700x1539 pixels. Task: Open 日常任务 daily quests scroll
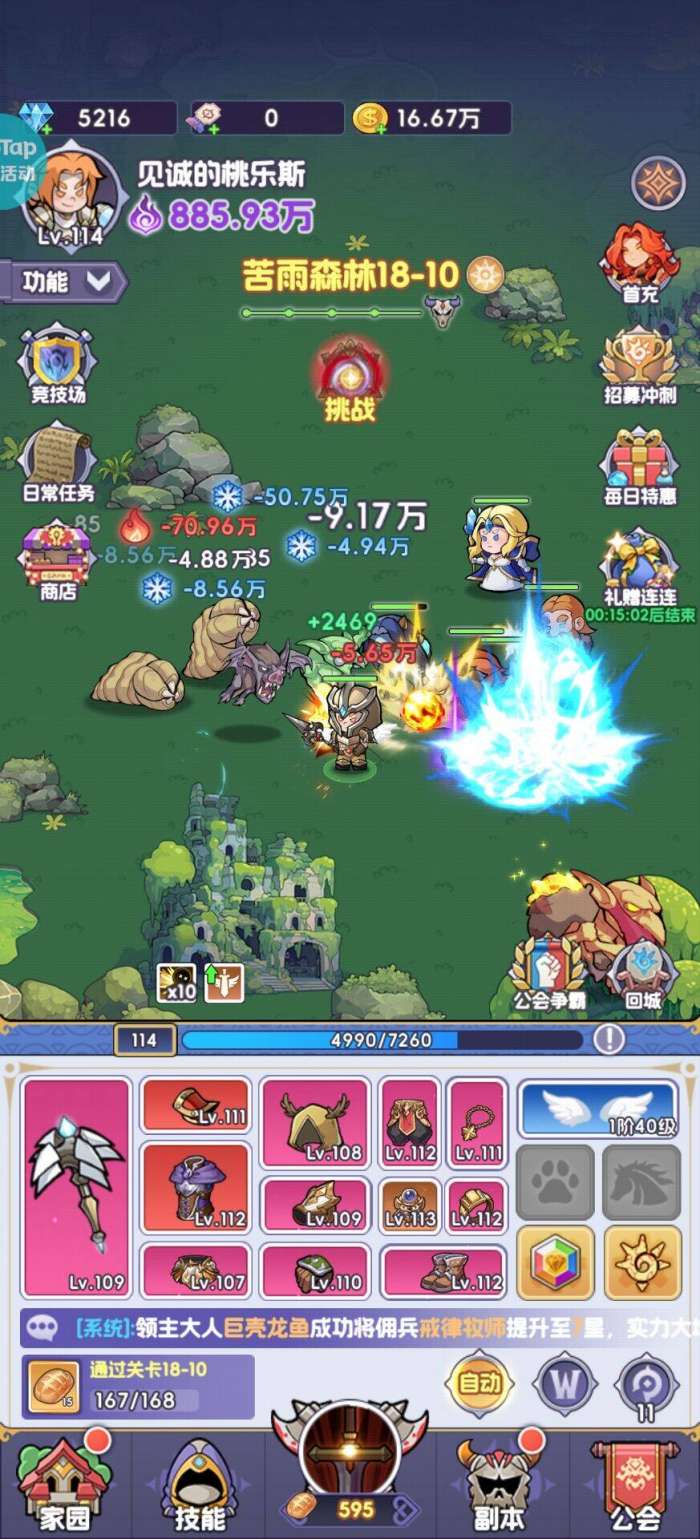[x=58, y=460]
